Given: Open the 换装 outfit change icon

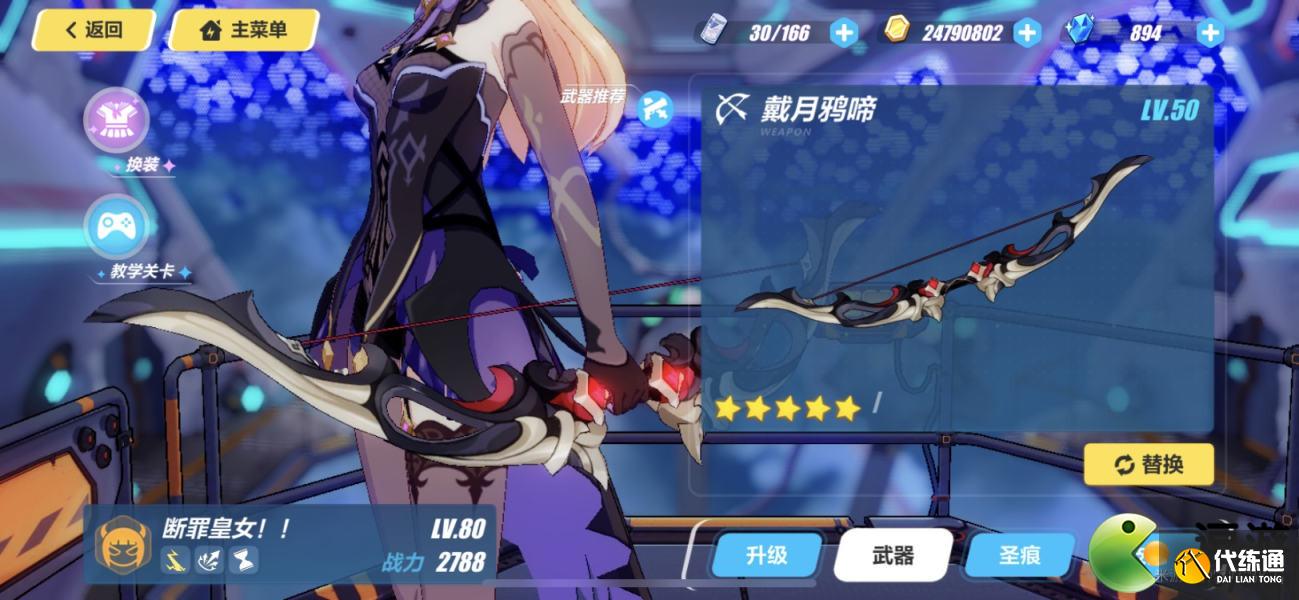Looking at the screenshot, I should 117,121.
